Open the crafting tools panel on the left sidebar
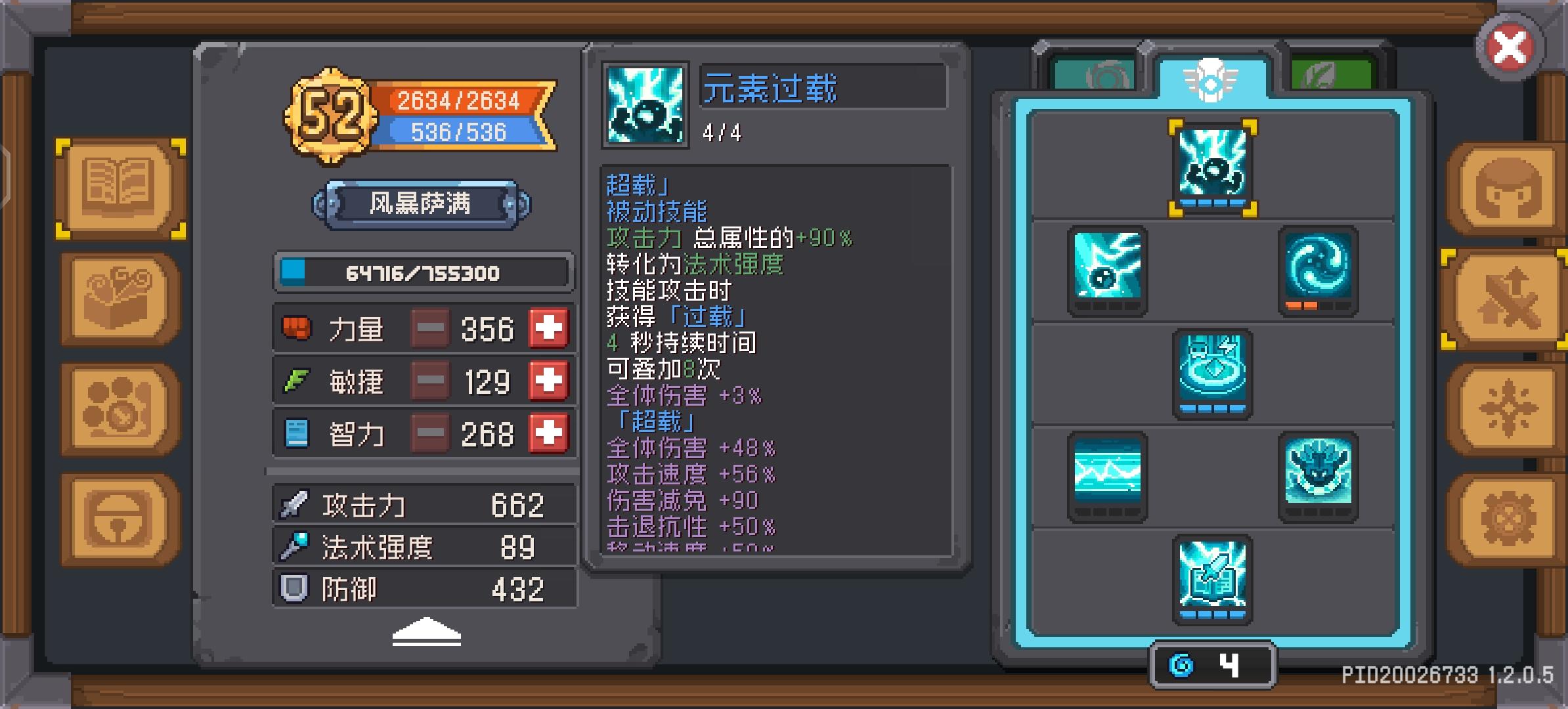This screenshot has width=1568, height=709. coord(117,297)
